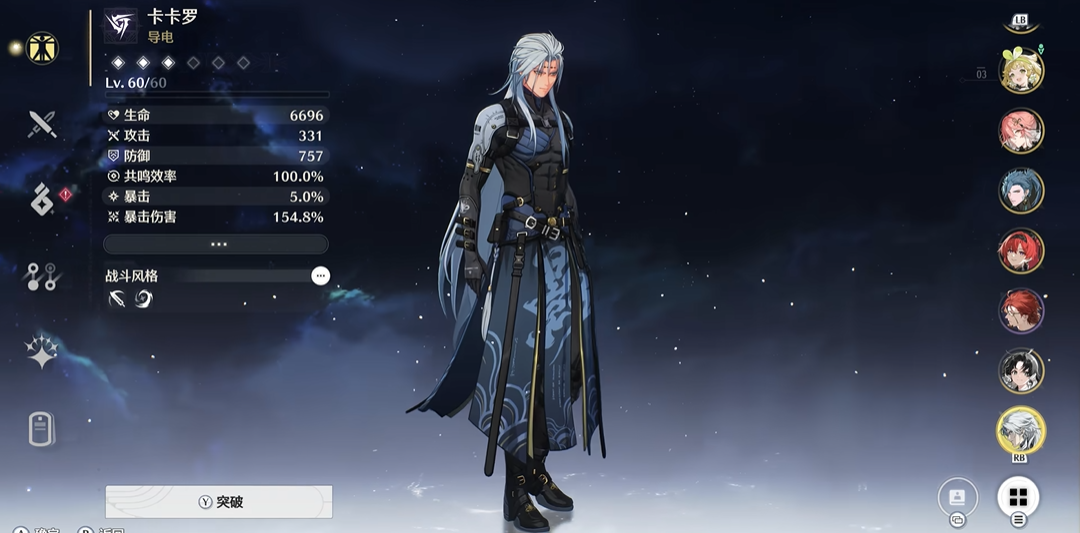Expand the full stats list with the ellipsis bar
1080x533 pixels.
click(x=216, y=244)
